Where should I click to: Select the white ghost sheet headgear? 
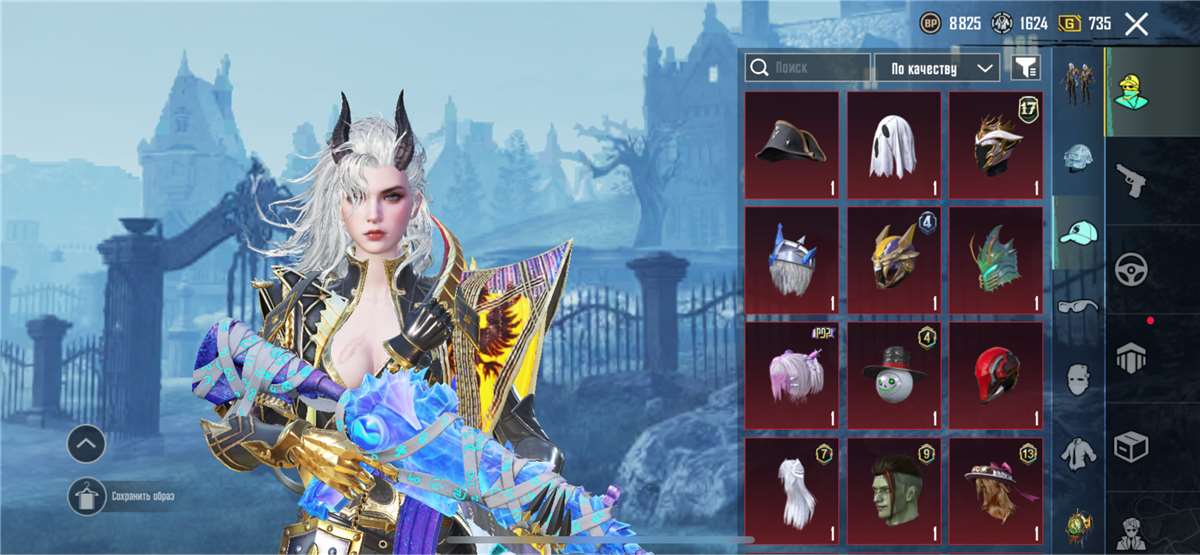(x=893, y=145)
